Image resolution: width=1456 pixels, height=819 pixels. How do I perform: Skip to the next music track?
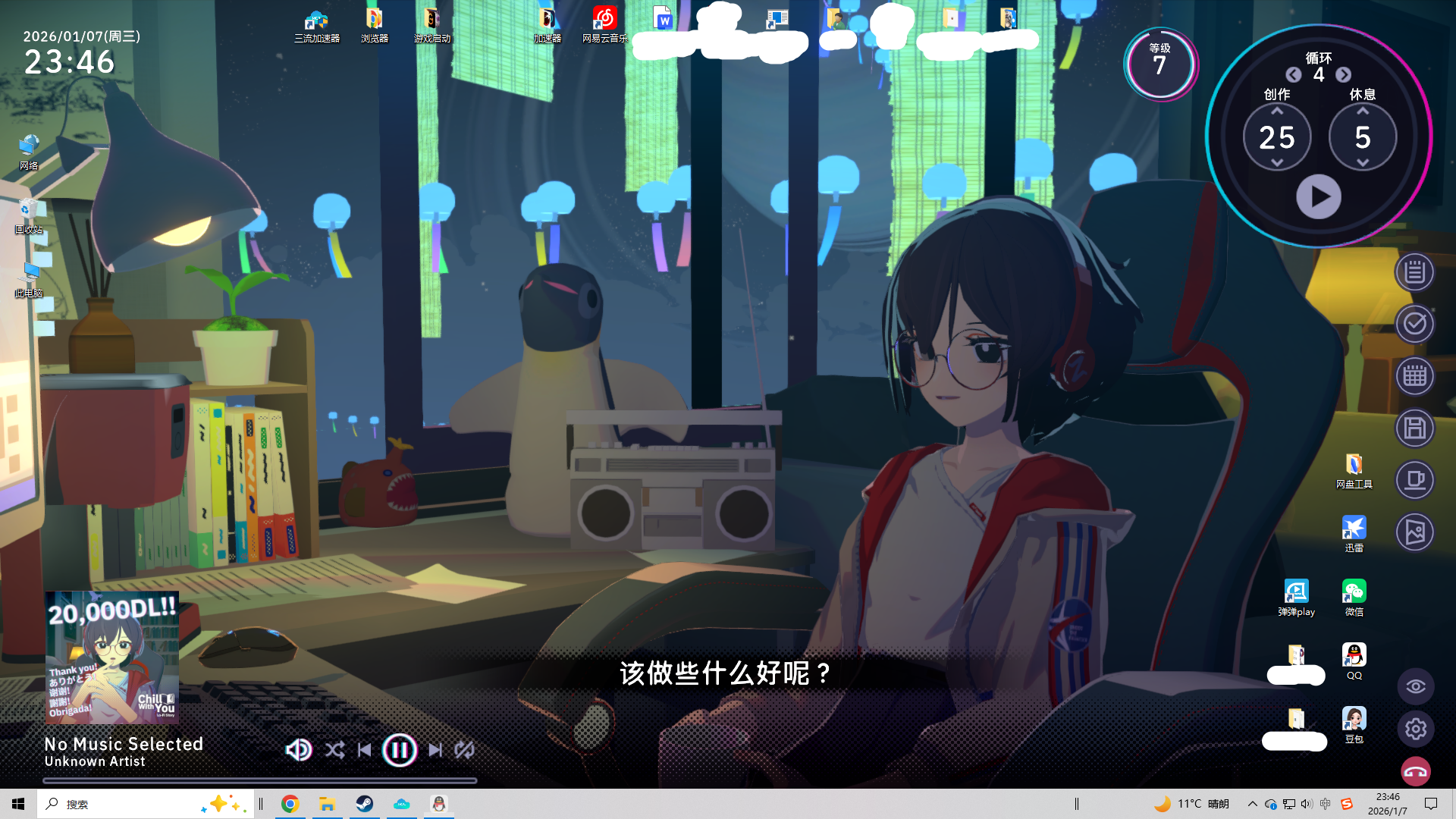coord(435,750)
